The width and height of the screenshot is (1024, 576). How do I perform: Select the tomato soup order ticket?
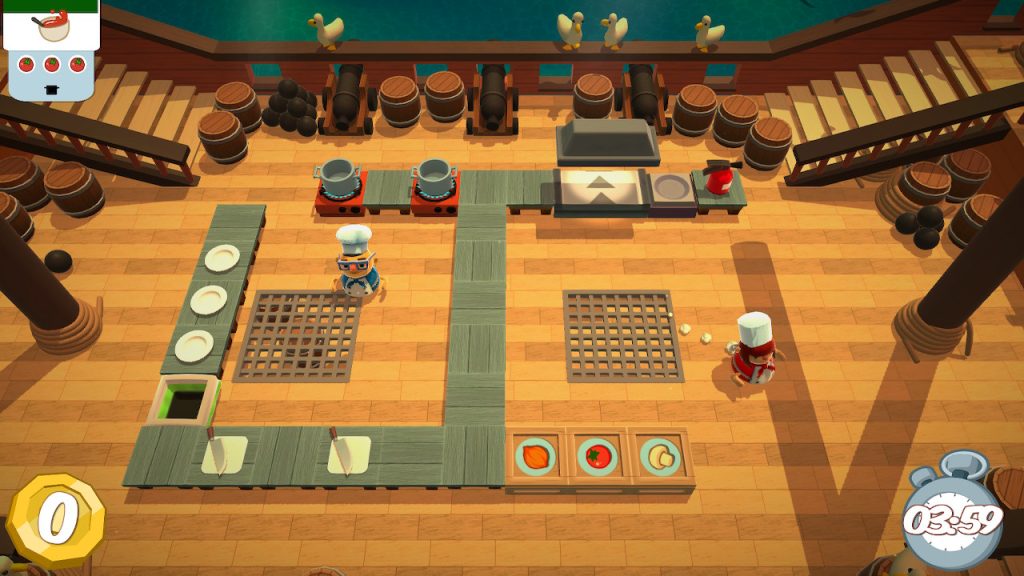pyautogui.click(x=50, y=48)
